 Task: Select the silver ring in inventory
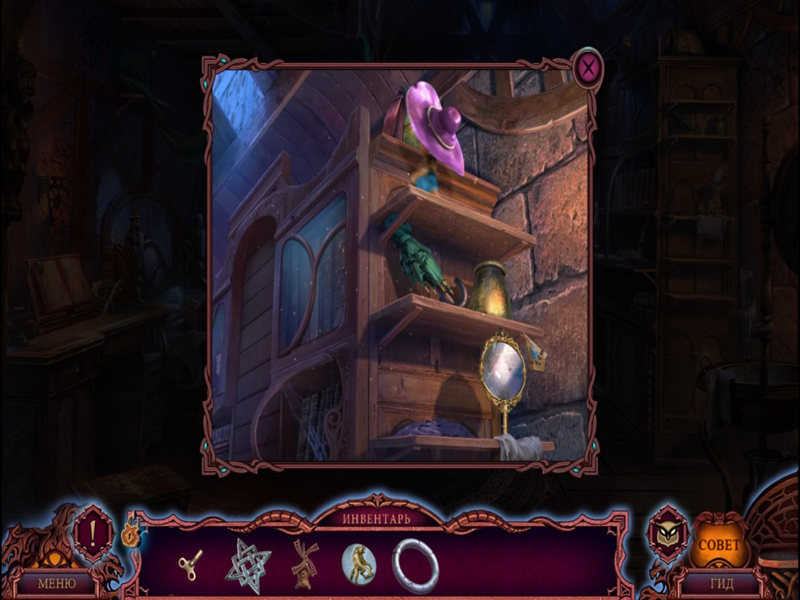(415, 565)
